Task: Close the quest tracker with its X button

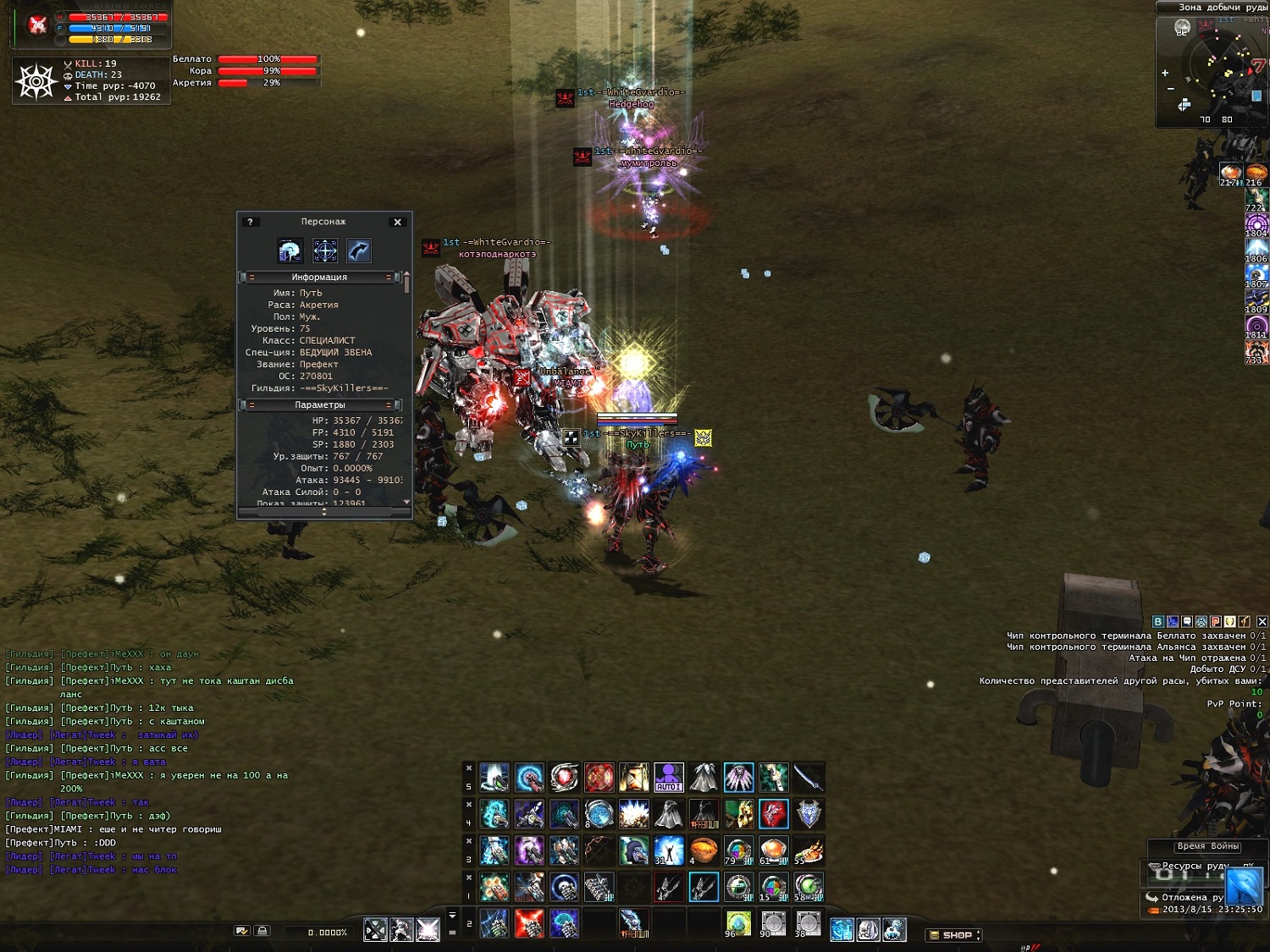Action: [x=1262, y=621]
